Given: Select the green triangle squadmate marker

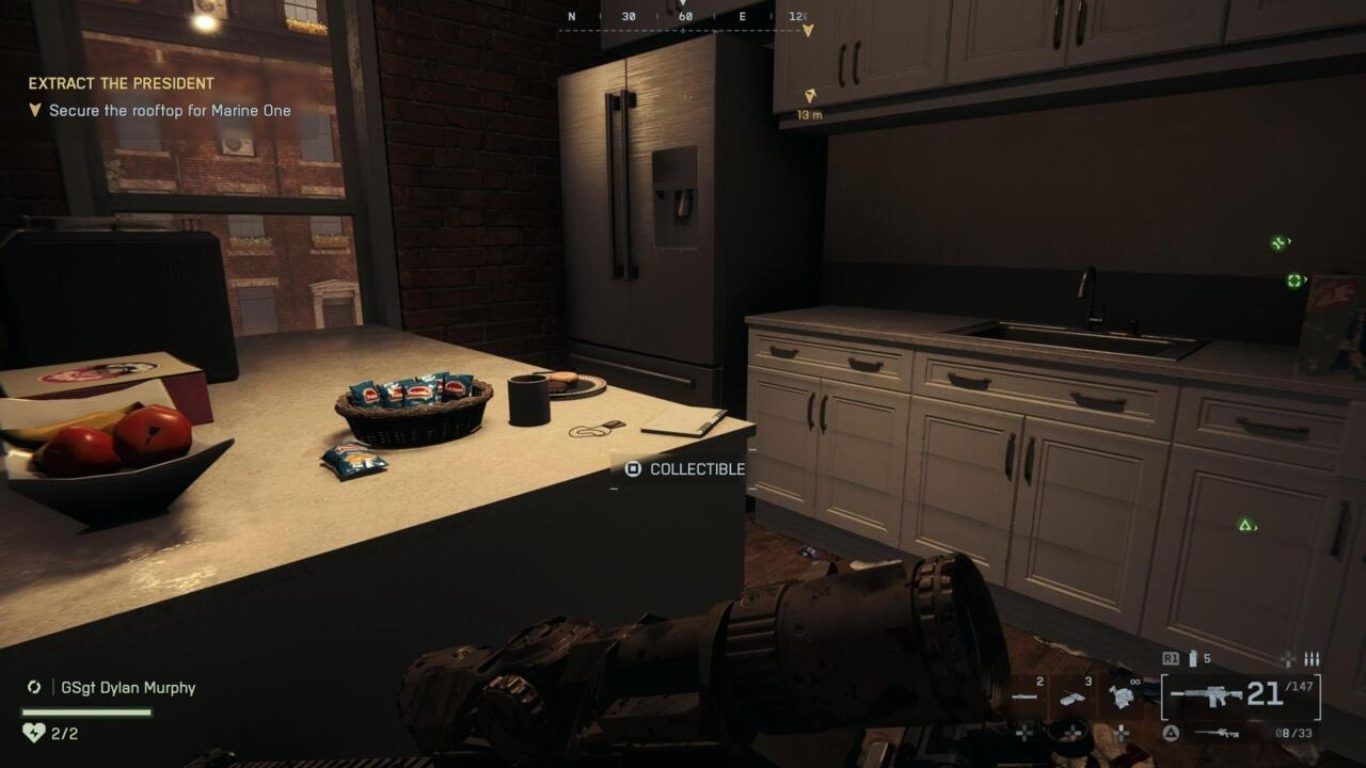Looking at the screenshot, I should (1245, 525).
